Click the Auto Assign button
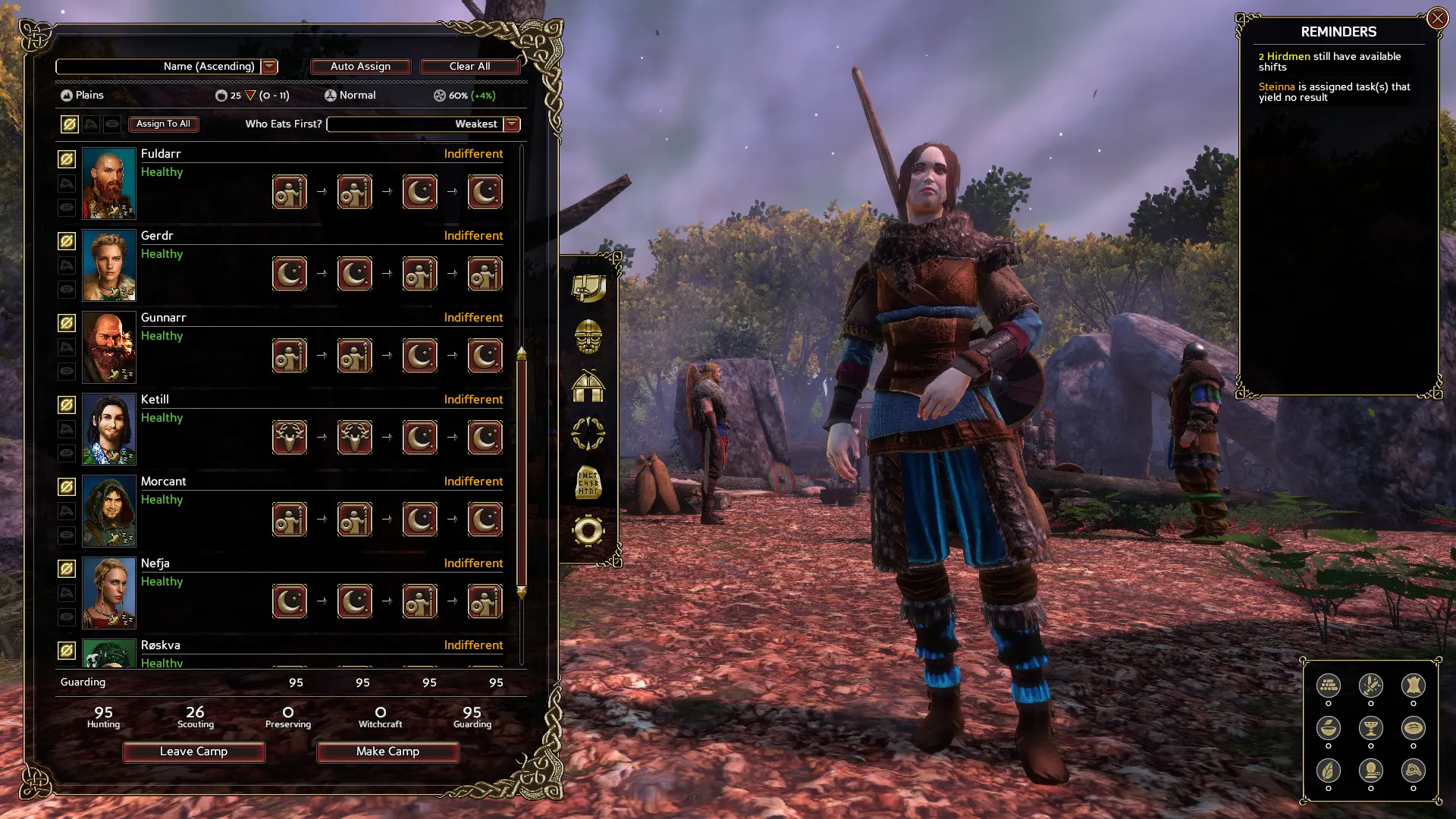 360,67
